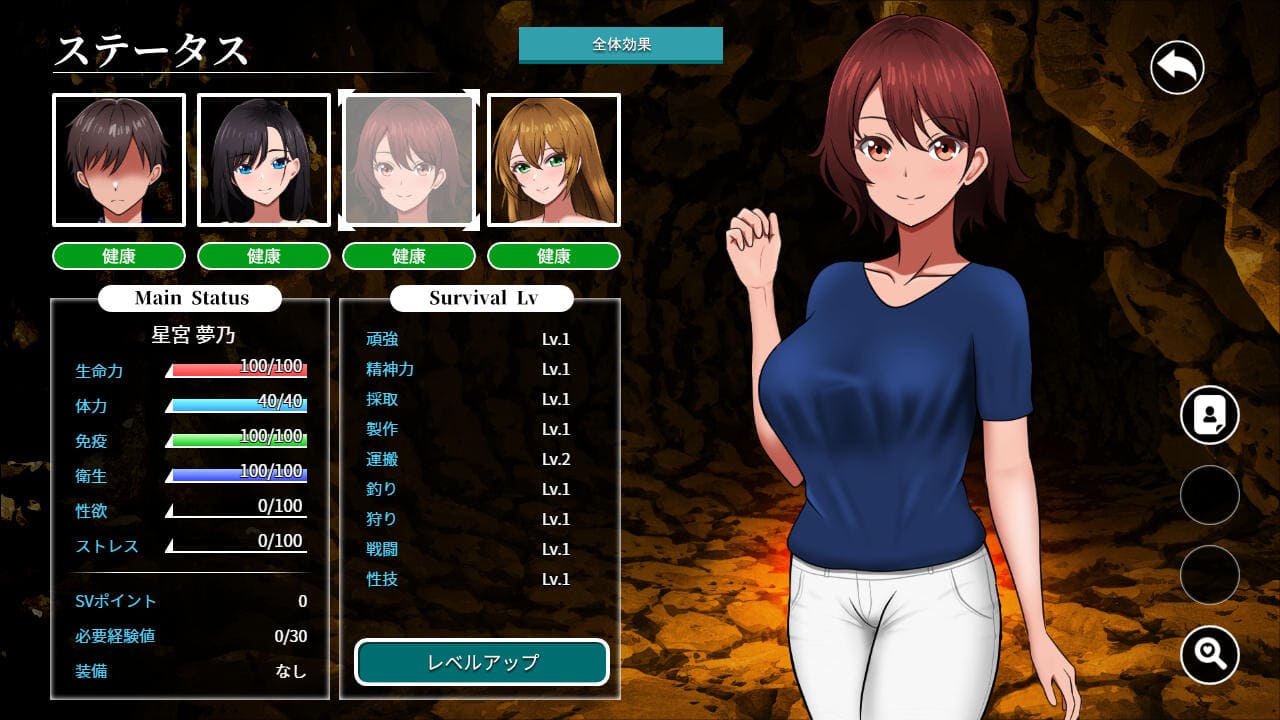
Task: Select the black-haired blue-eyed girl portrait
Action: (264, 160)
